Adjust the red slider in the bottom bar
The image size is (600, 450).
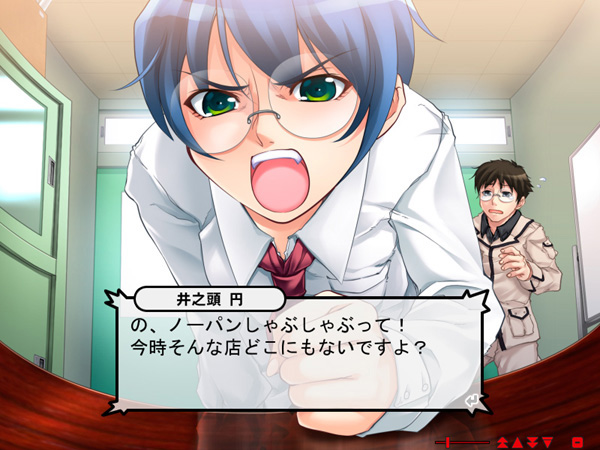(450, 441)
